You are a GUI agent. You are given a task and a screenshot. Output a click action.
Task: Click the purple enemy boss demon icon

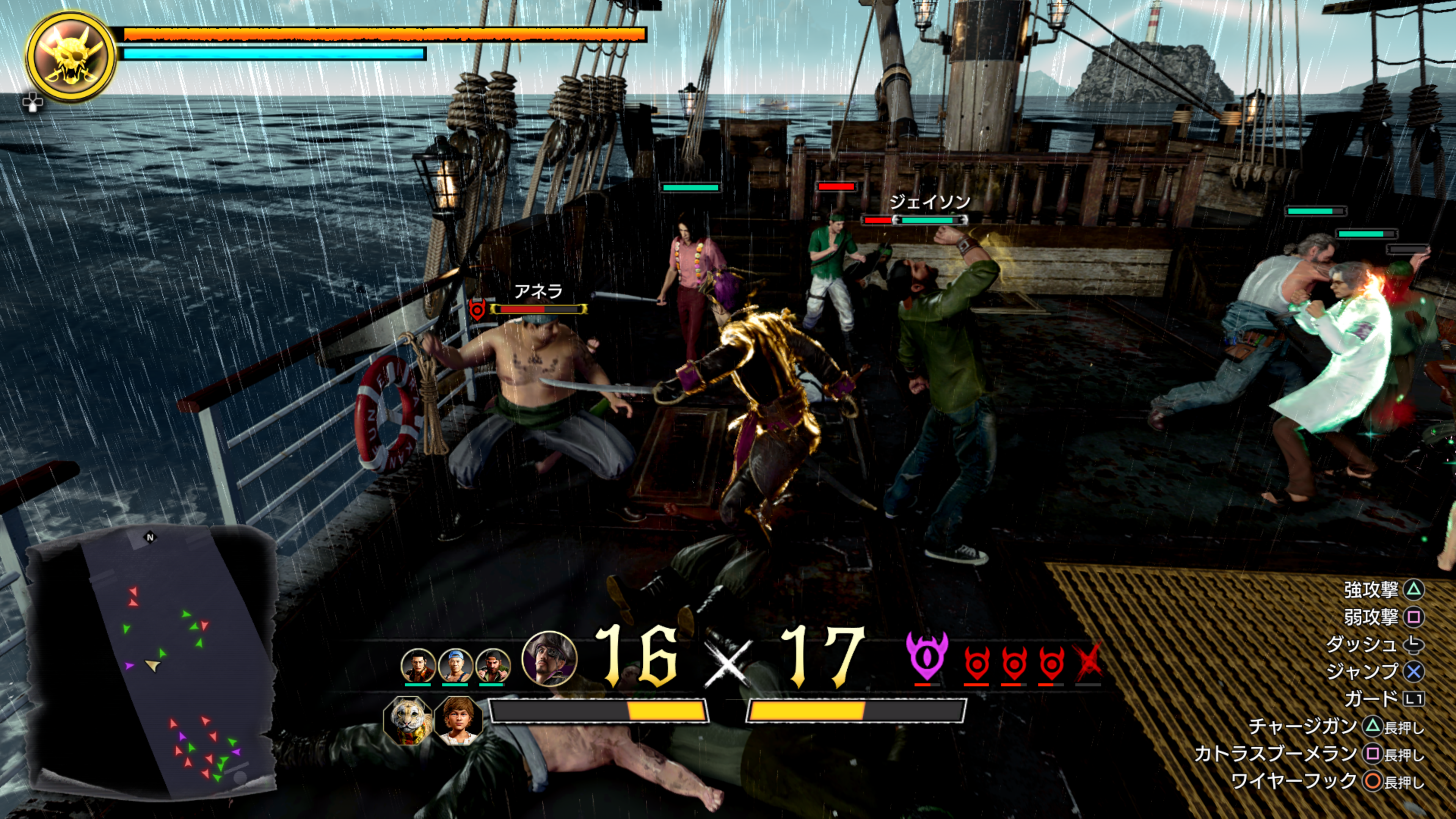[926, 657]
